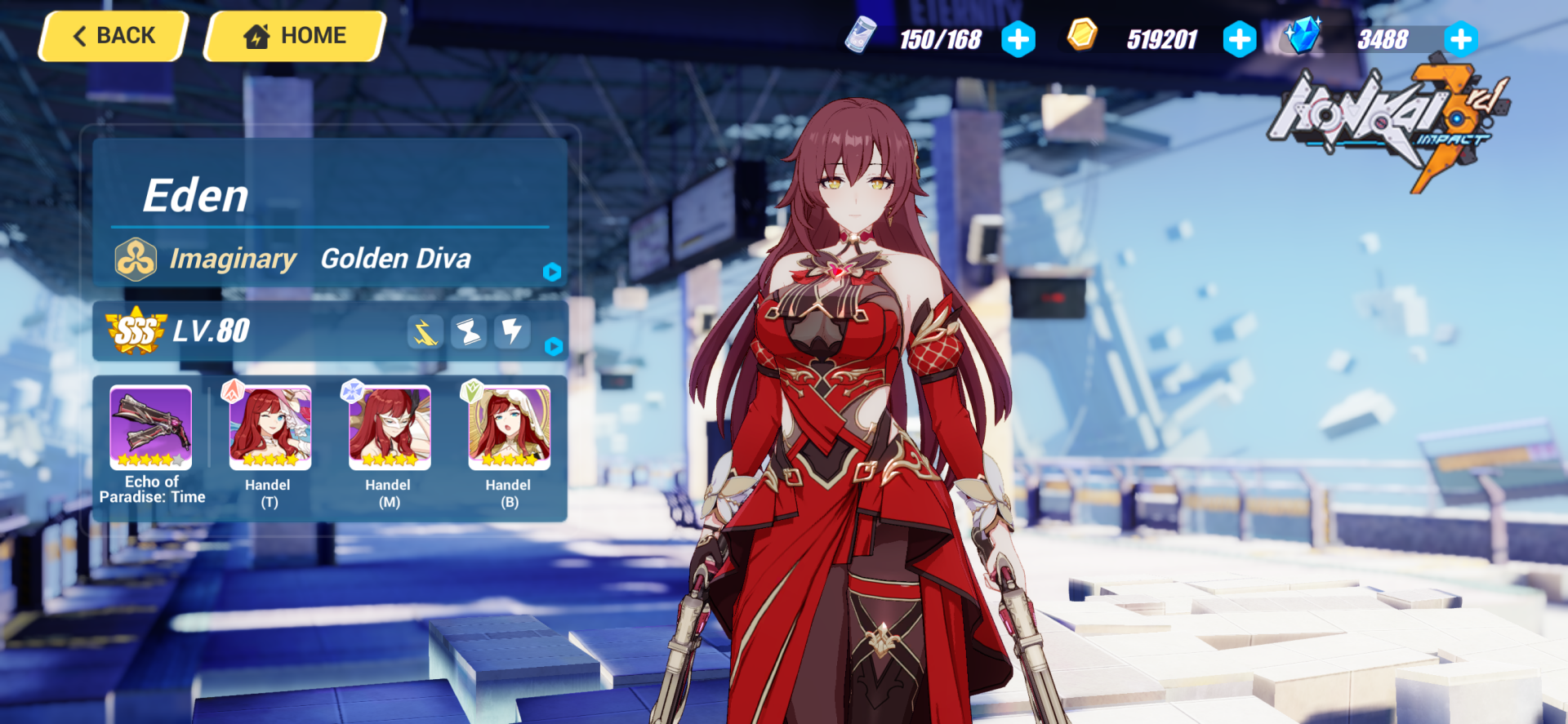Screen dimensions: 1568x724
Task: Select the hourglass skill icon
Action: tap(469, 331)
